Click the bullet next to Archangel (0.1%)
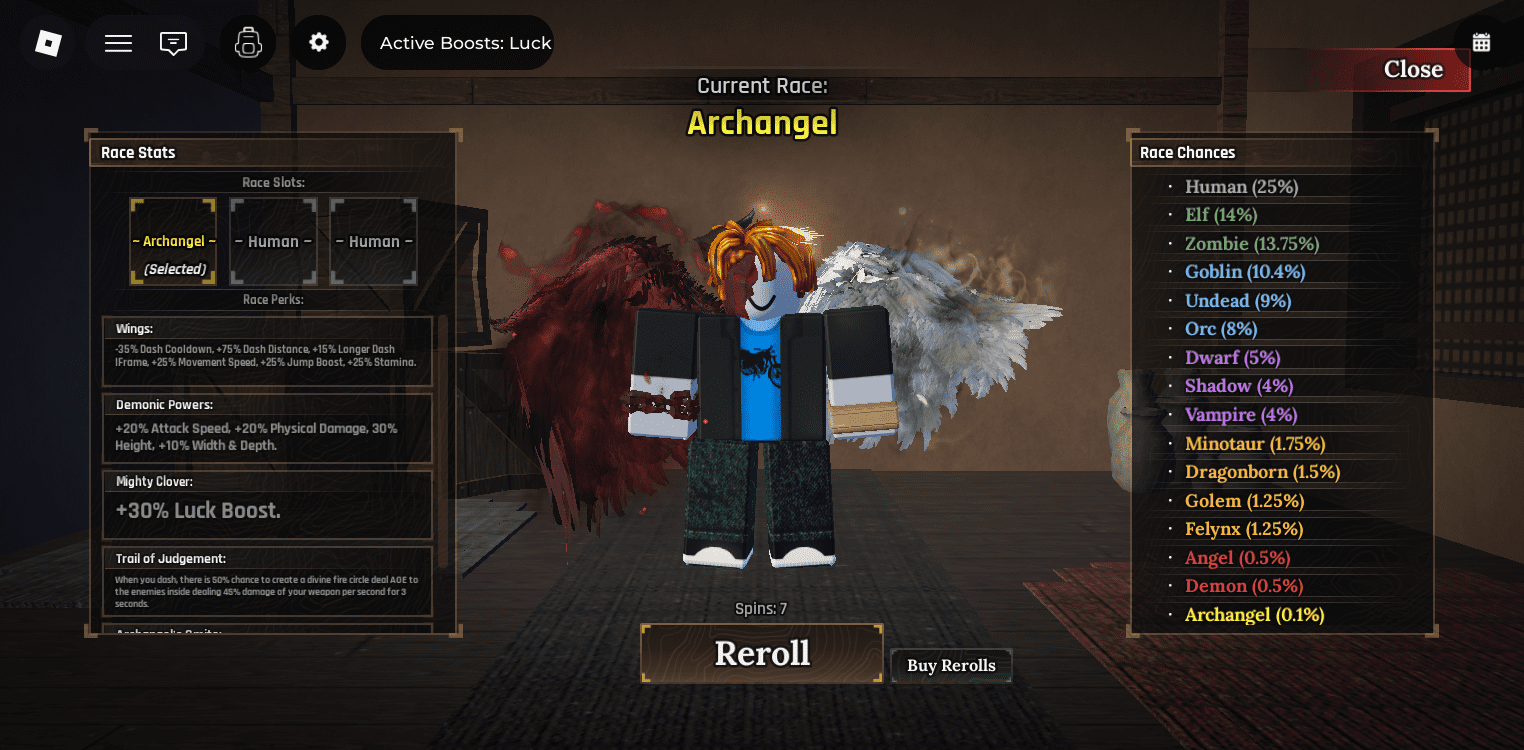Image resolution: width=1524 pixels, height=750 pixels. (1169, 615)
